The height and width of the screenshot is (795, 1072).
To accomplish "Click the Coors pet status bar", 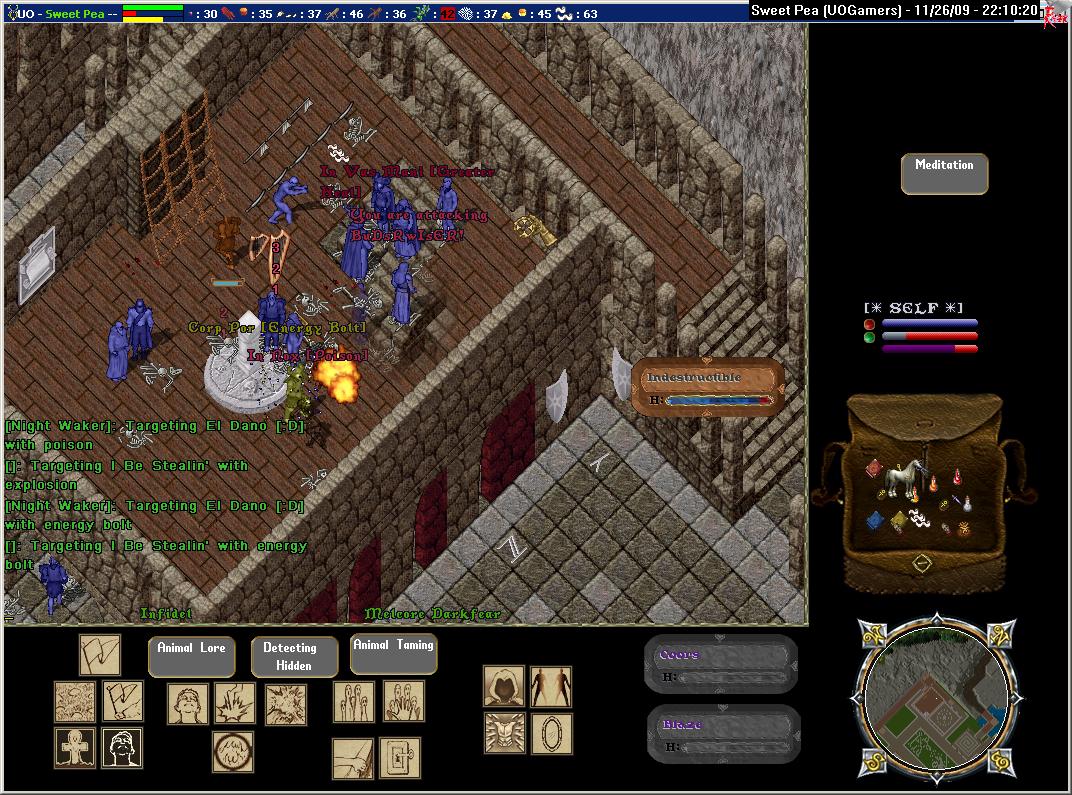I will point(722,665).
